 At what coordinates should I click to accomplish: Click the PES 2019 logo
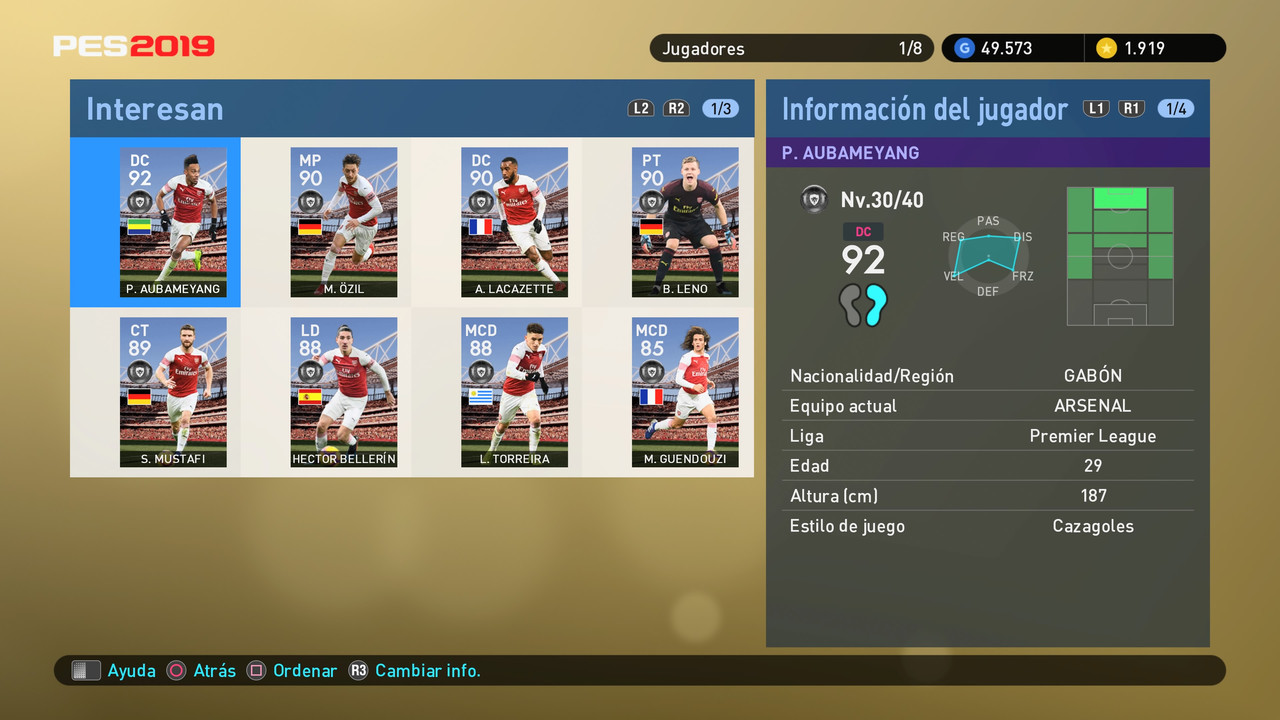(x=134, y=45)
